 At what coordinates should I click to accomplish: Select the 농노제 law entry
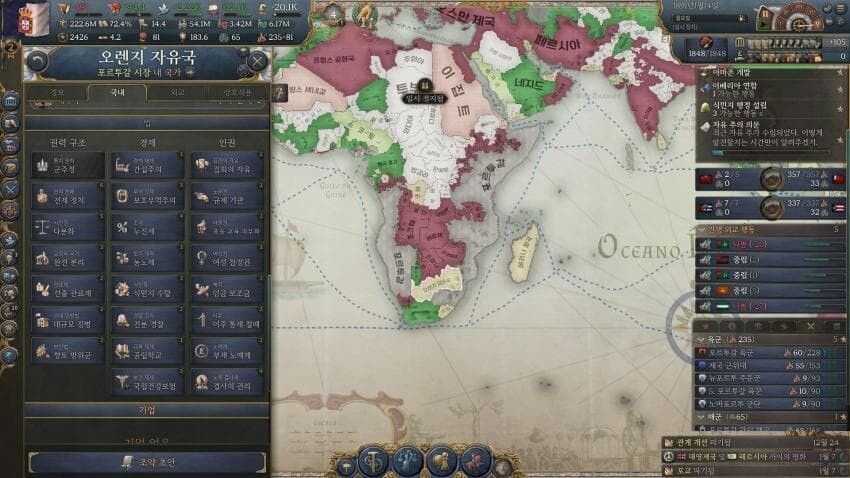click(x=147, y=258)
